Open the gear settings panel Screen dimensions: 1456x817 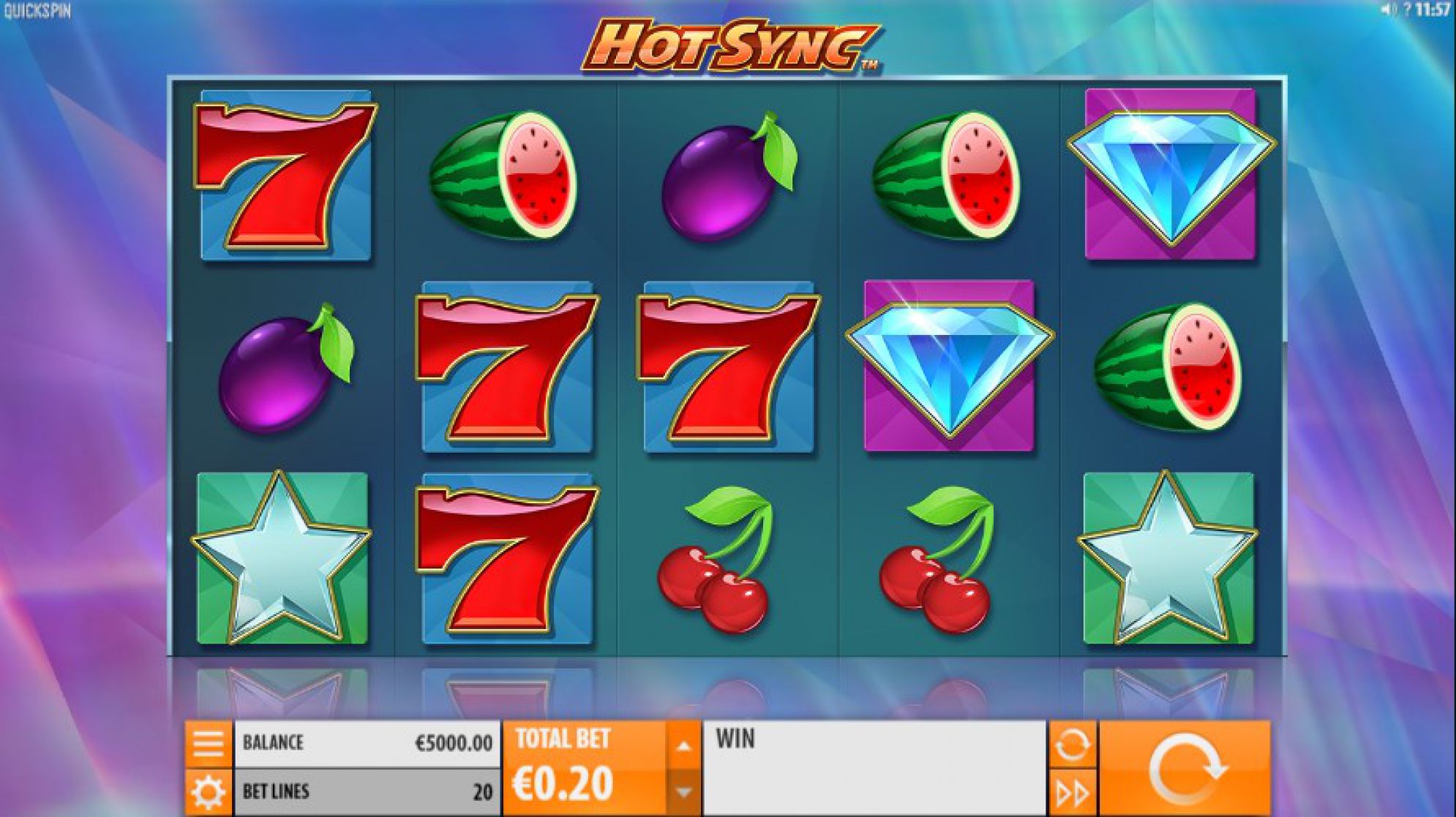pyautogui.click(x=208, y=792)
